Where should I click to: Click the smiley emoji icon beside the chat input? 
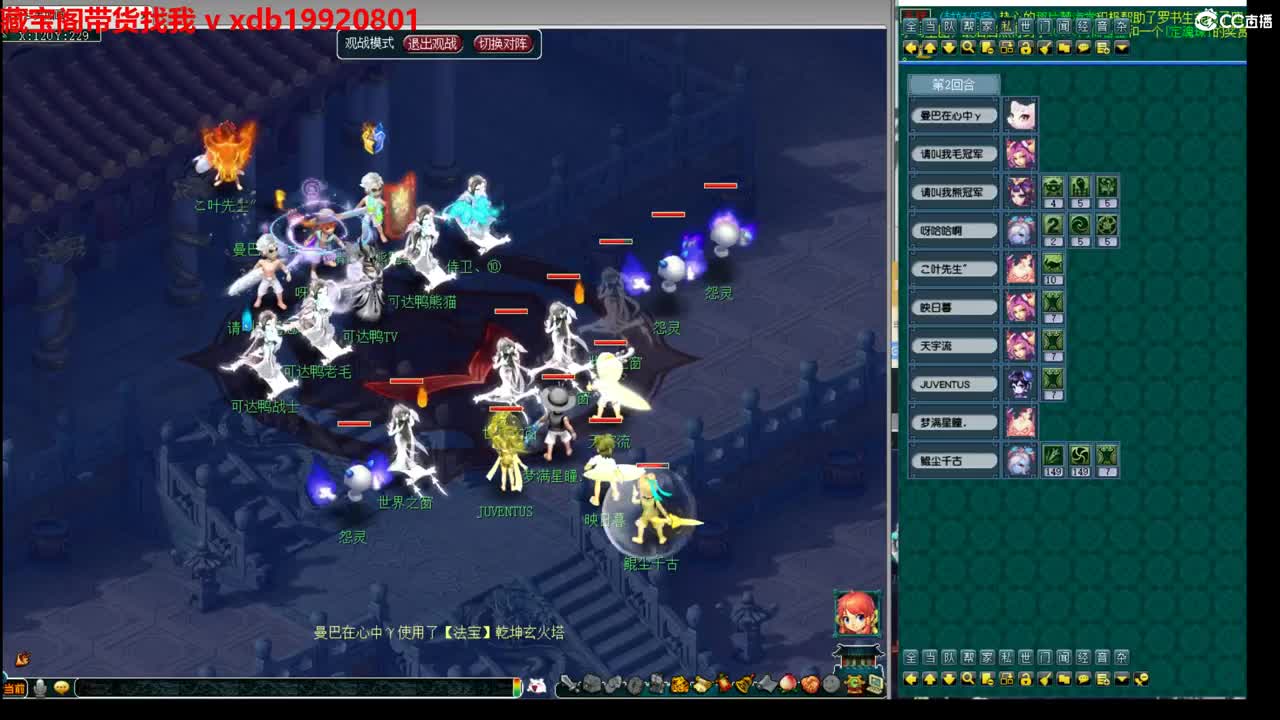click(x=61, y=687)
